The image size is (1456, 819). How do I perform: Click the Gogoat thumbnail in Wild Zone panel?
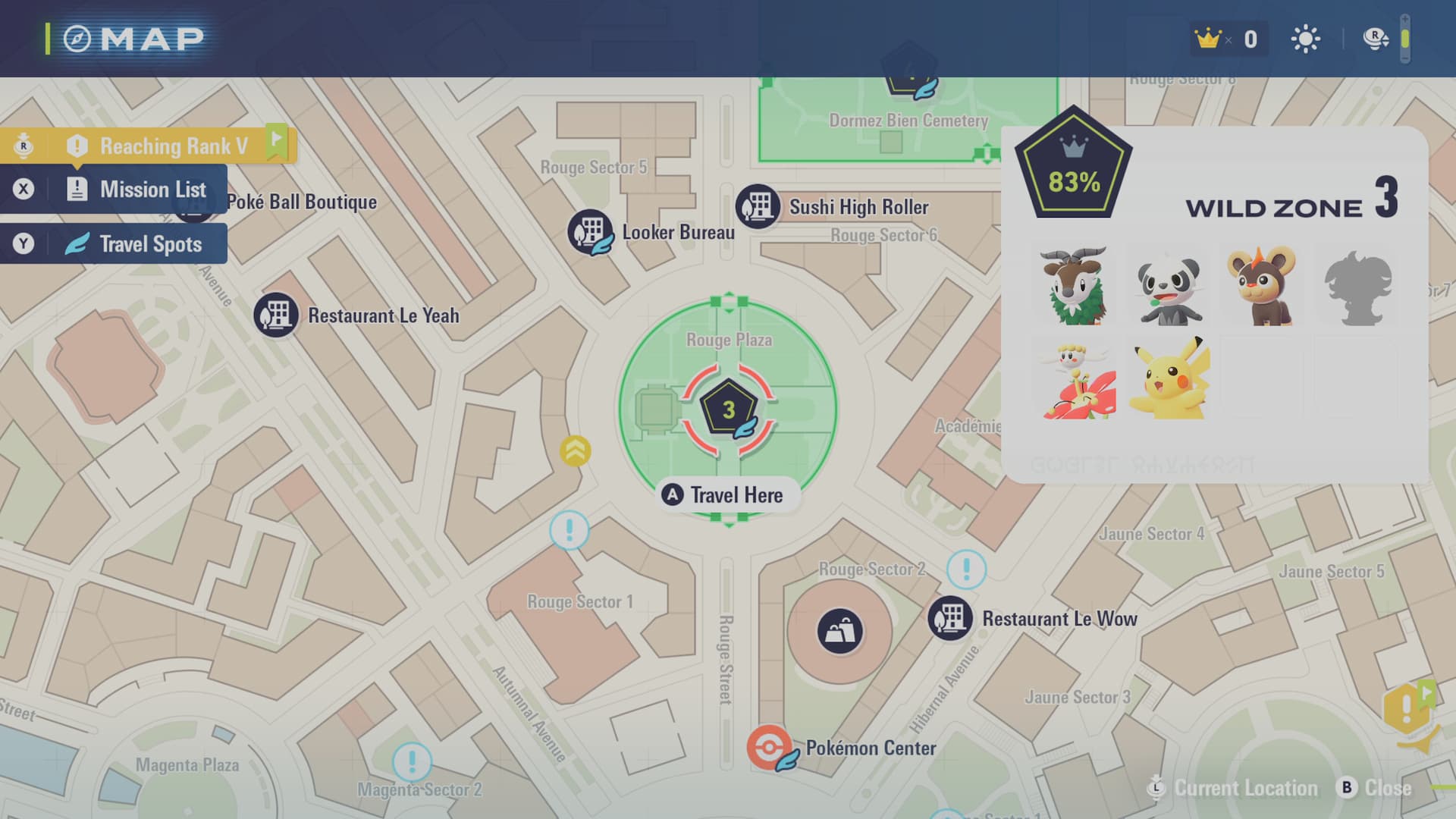pos(1075,286)
